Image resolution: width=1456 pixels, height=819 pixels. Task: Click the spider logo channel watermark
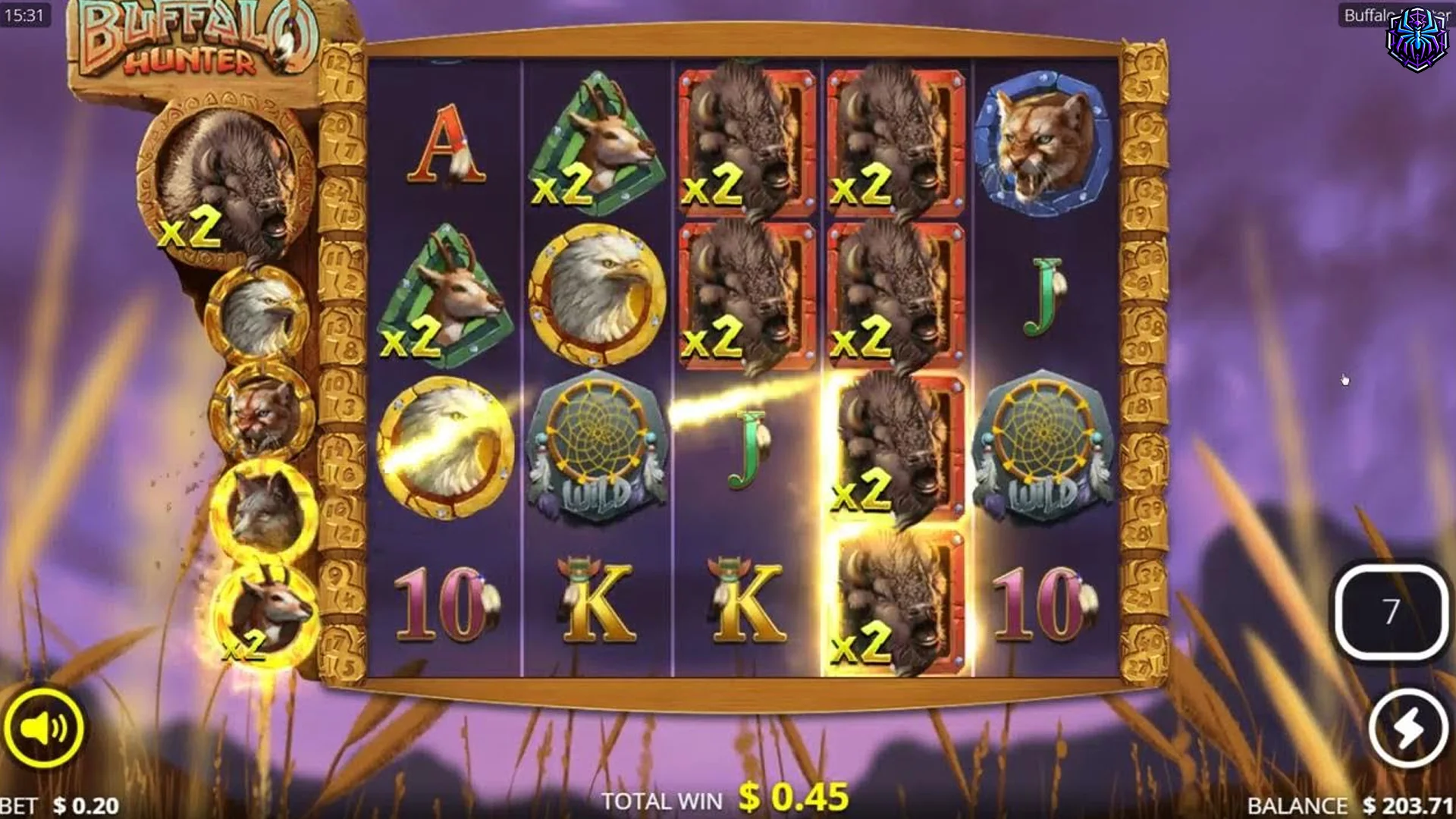(x=1417, y=39)
